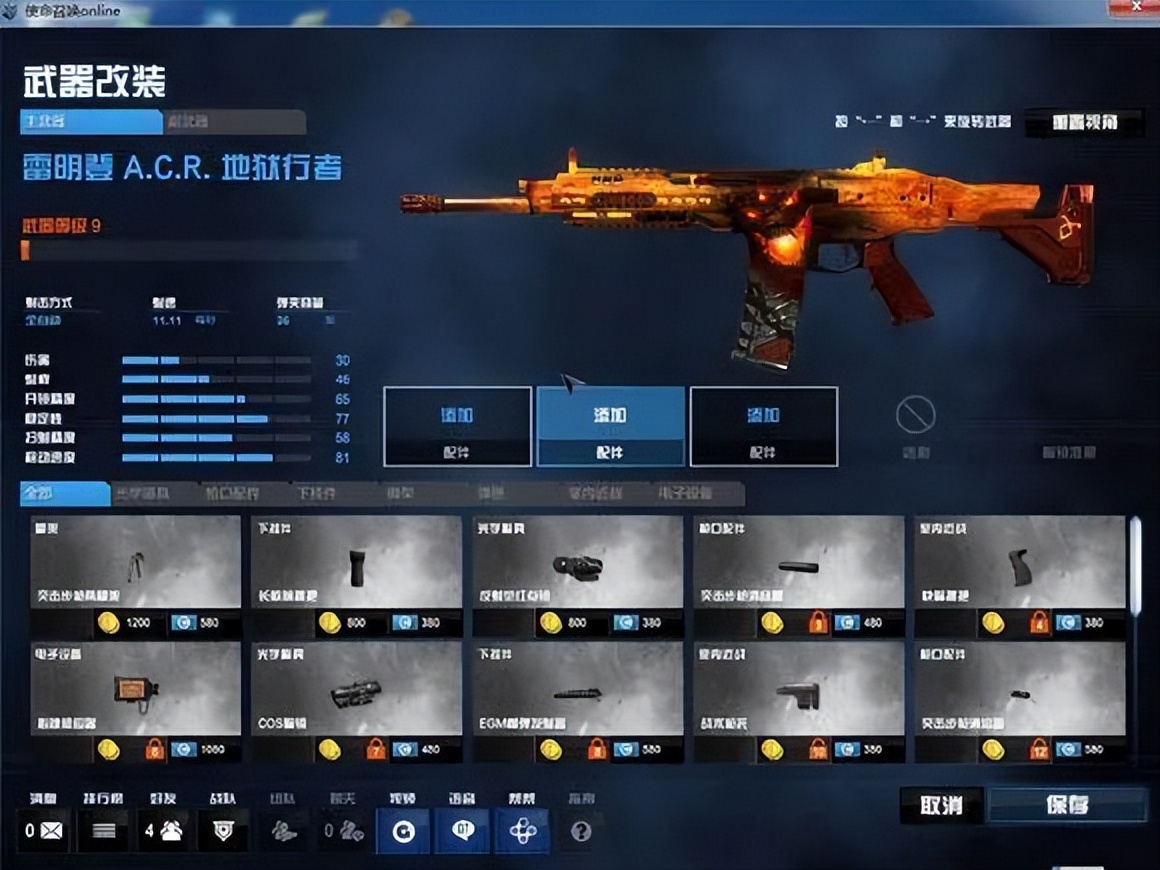
Task: Cancel the modification with 取消
Action: (x=941, y=805)
